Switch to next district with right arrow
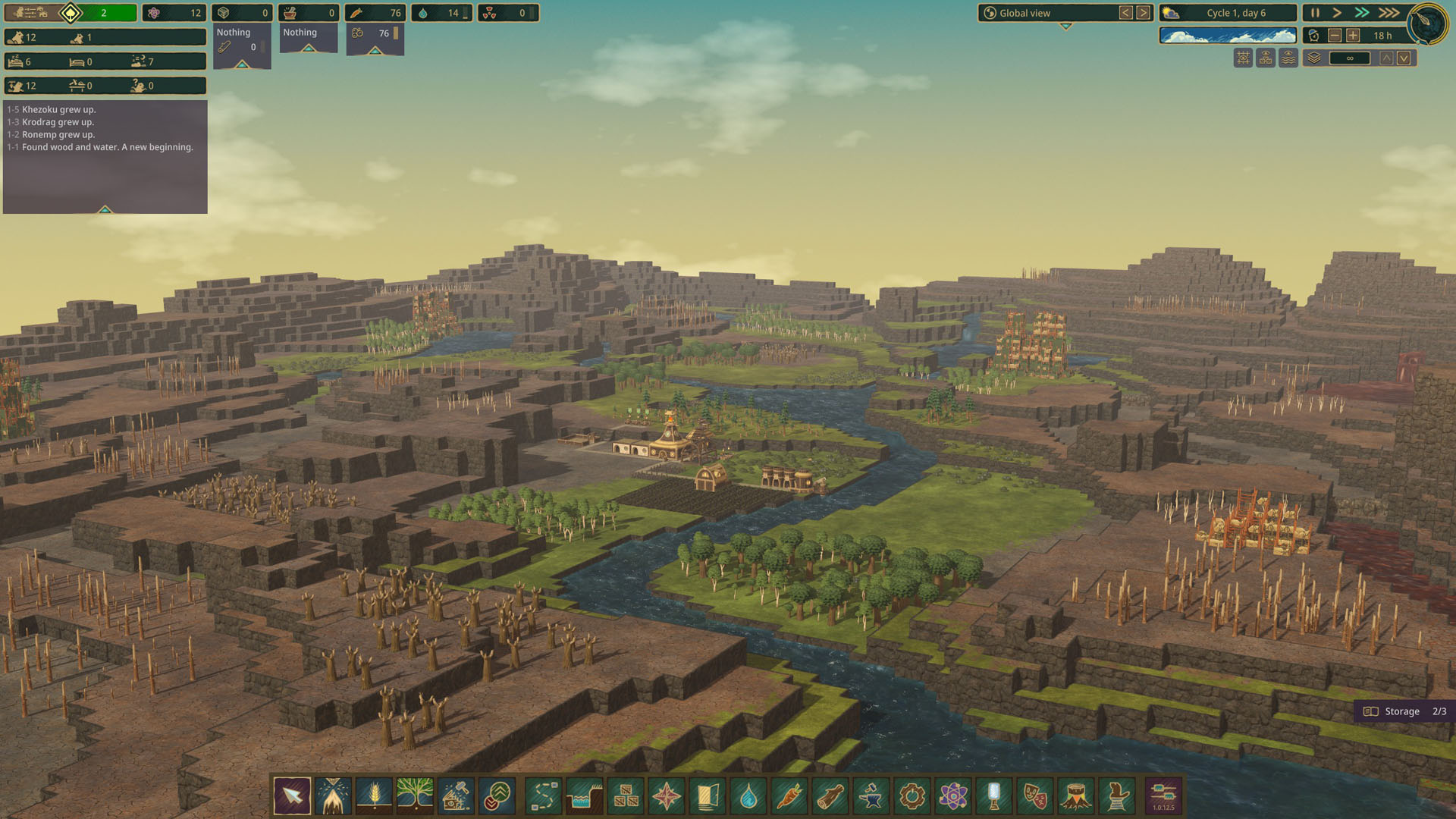1456x819 pixels. tap(1143, 13)
